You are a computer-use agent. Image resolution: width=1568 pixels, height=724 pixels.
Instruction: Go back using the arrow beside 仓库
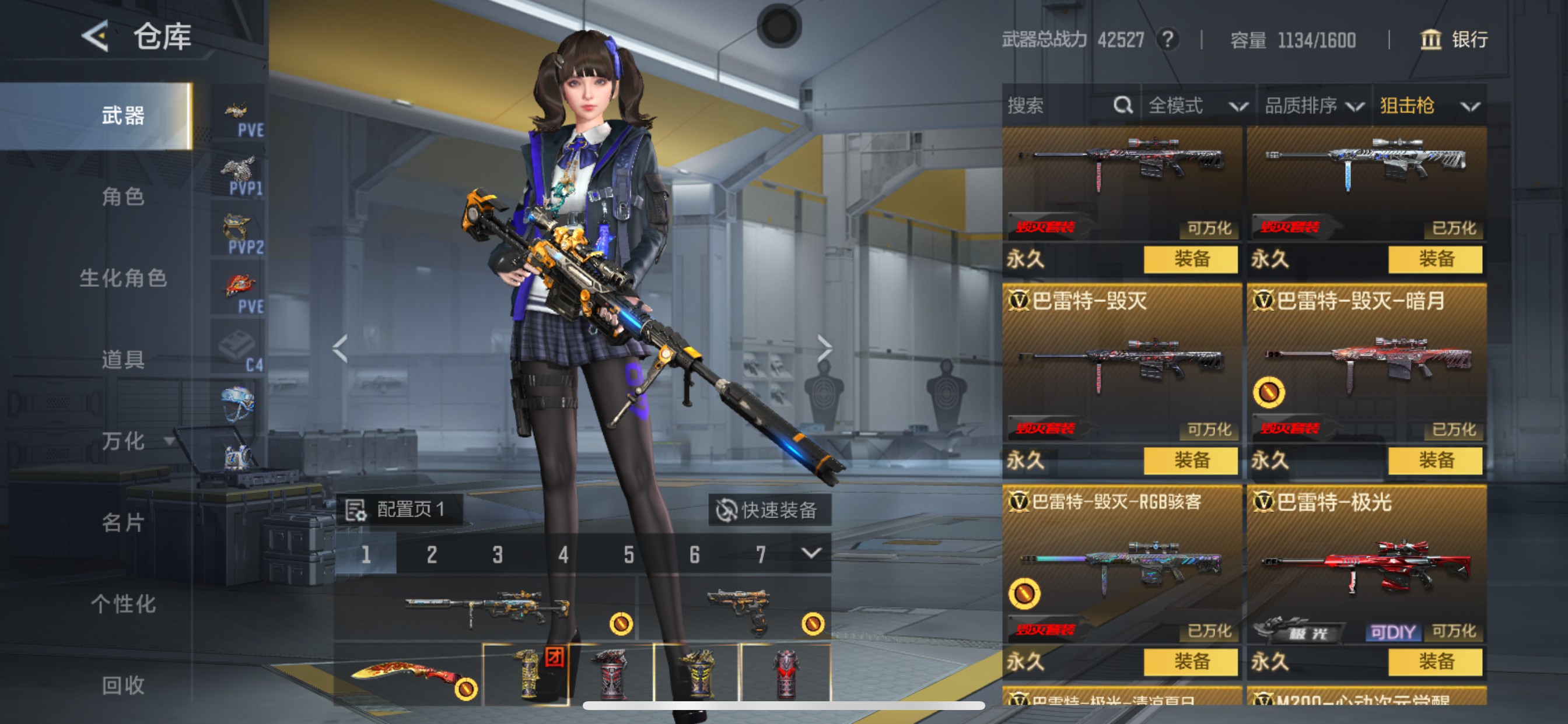pos(96,36)
